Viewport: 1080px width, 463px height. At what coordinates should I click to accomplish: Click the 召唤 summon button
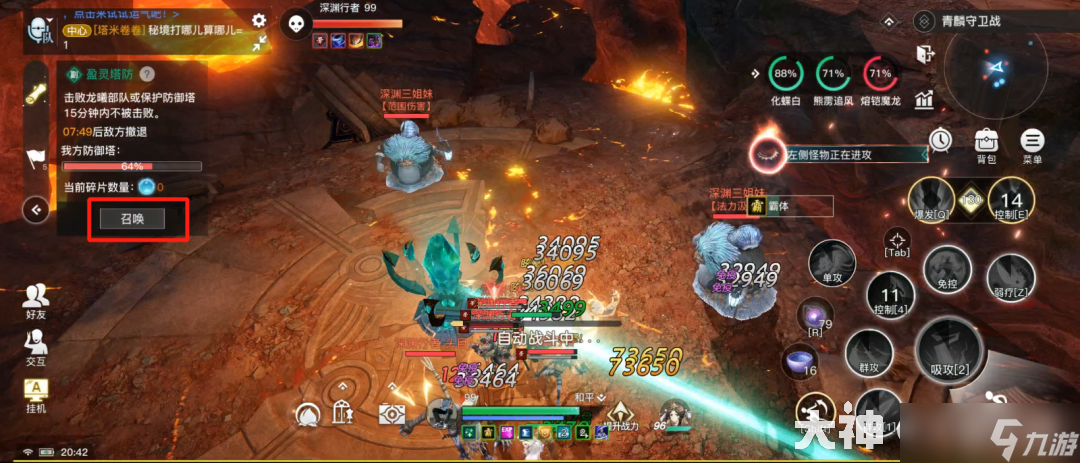point(139,219)
